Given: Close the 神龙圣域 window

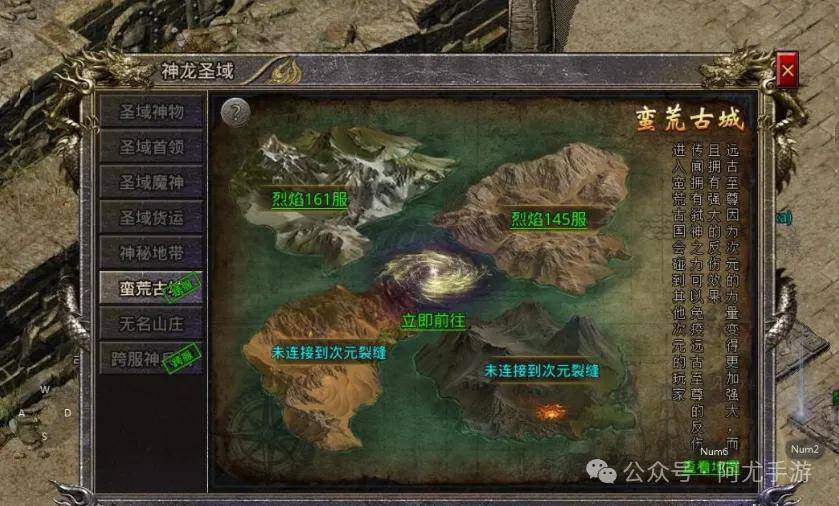Looking at the screenshot, I should click(788, 71).
